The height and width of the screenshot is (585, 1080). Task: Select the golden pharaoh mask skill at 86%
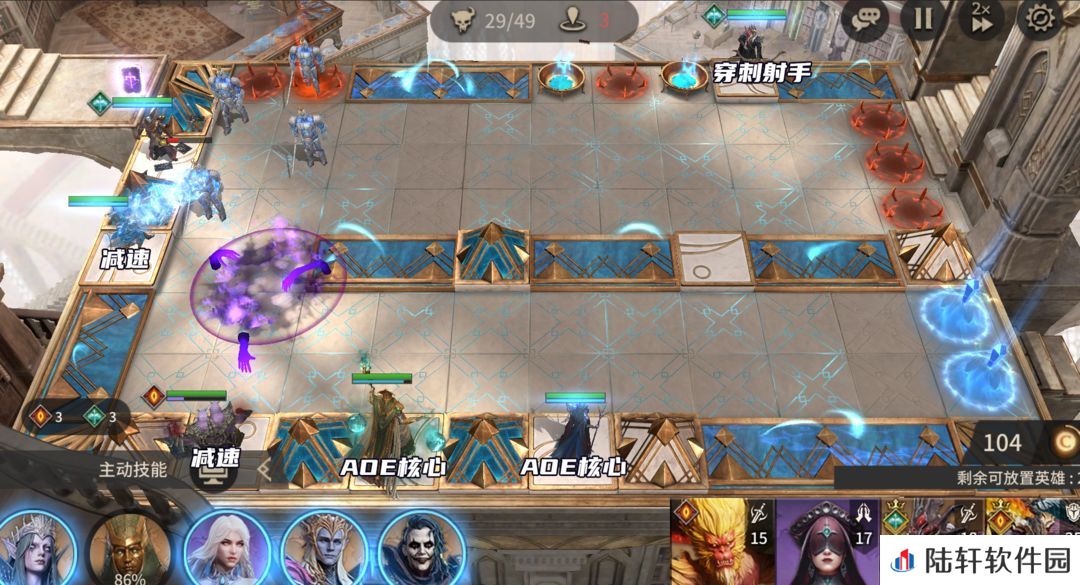click(x=129, y=548)
